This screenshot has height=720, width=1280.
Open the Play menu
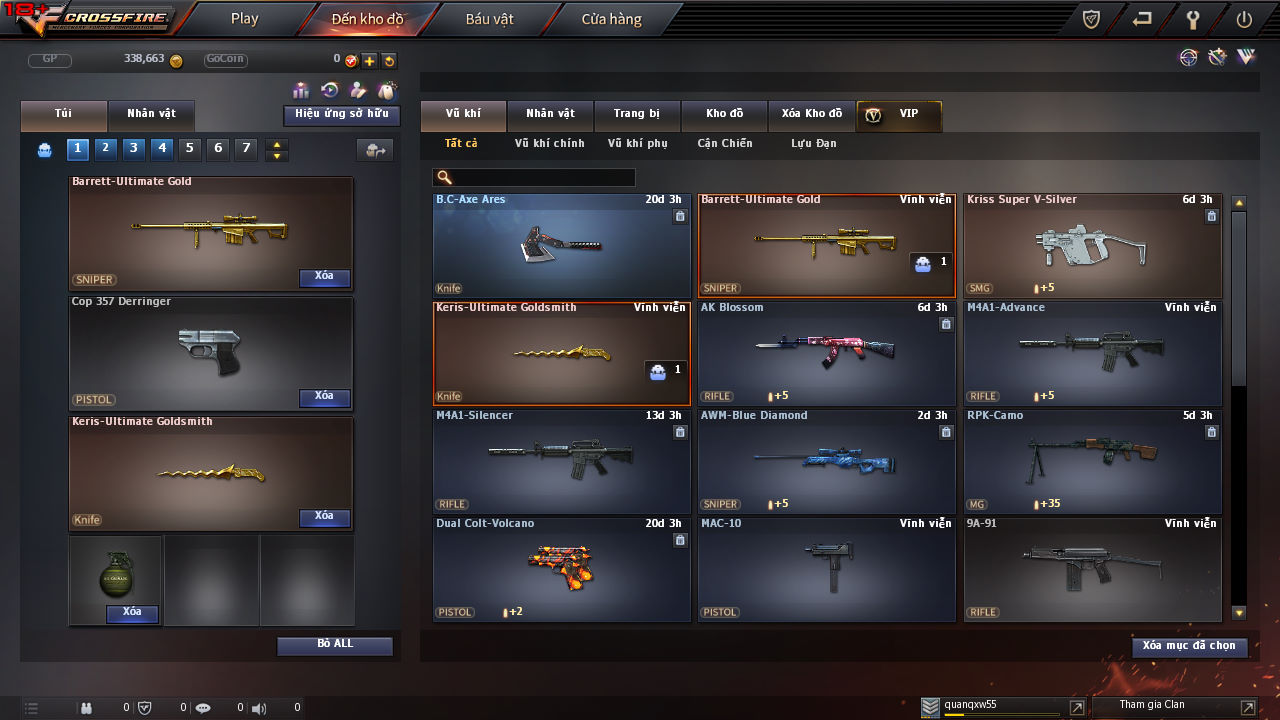[x=244, y=19]
